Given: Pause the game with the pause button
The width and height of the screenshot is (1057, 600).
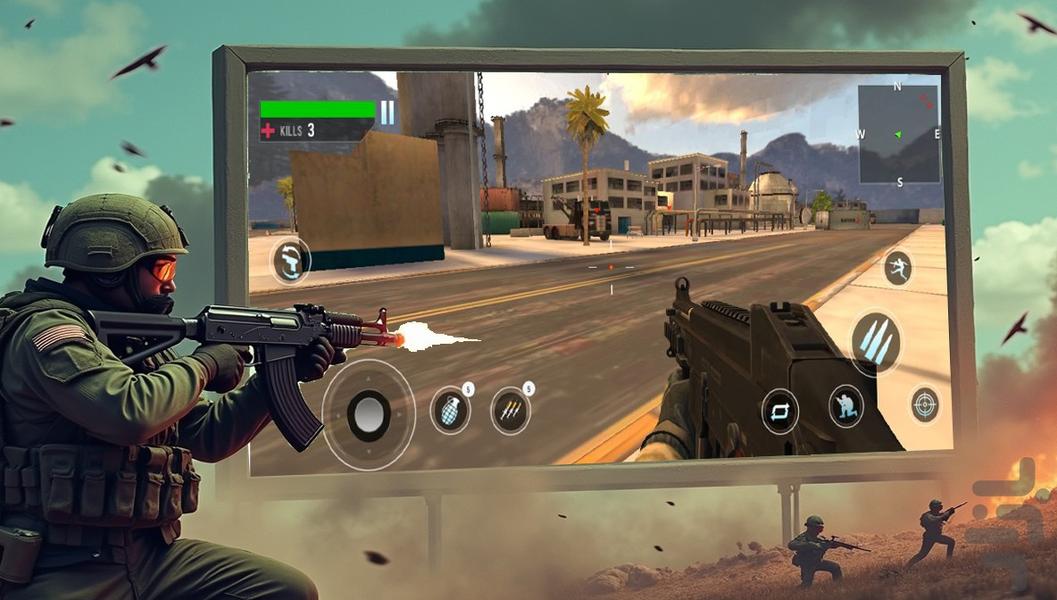Looking at the screenshot, I should pyautogui.click(x=387, y=111).
